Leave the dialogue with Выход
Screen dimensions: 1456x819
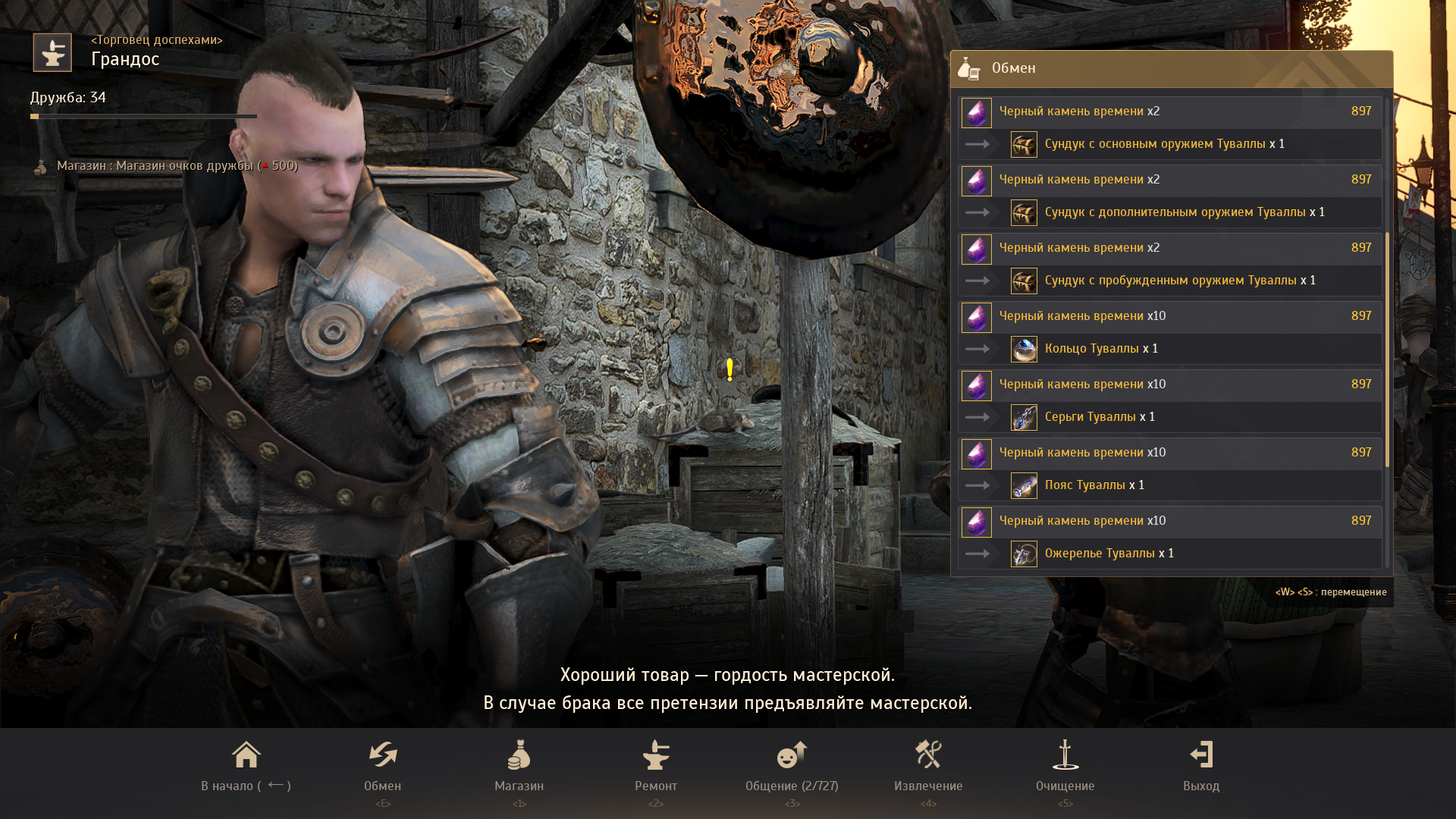click(1201, 766)
